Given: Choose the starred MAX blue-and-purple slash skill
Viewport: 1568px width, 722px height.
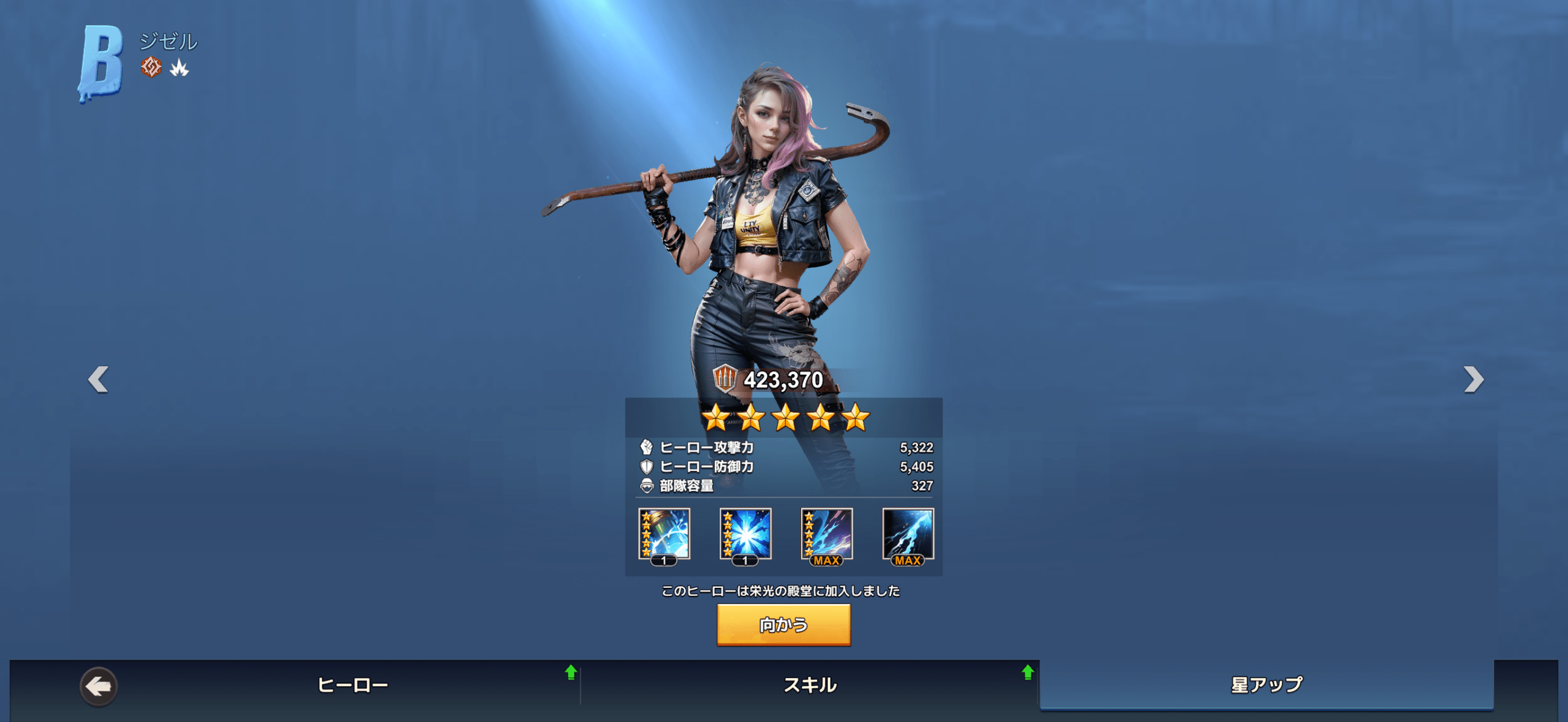Looking at the screenshot, I should [x=827, y=535].
